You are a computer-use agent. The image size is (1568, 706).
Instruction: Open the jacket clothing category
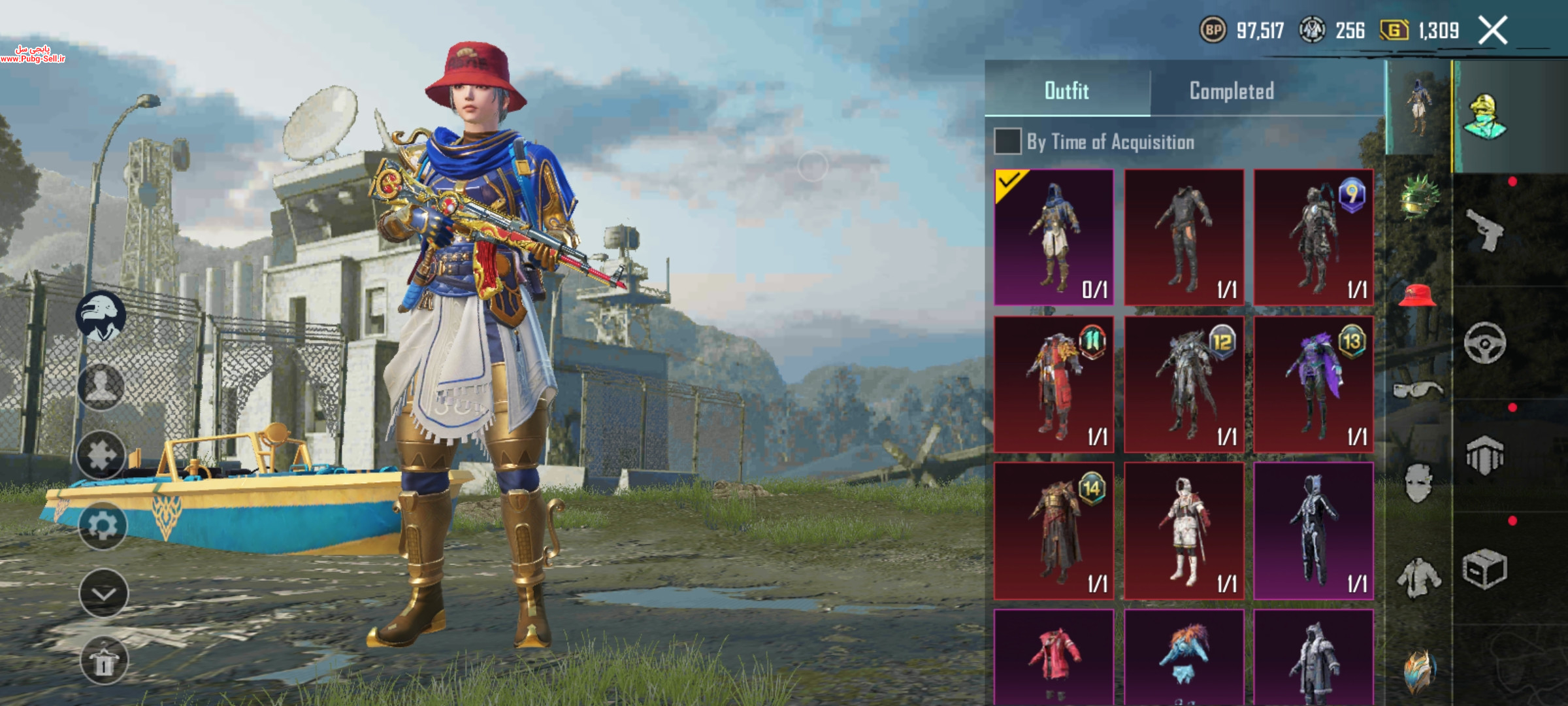pyautogui.click(x=1417, y=577)
